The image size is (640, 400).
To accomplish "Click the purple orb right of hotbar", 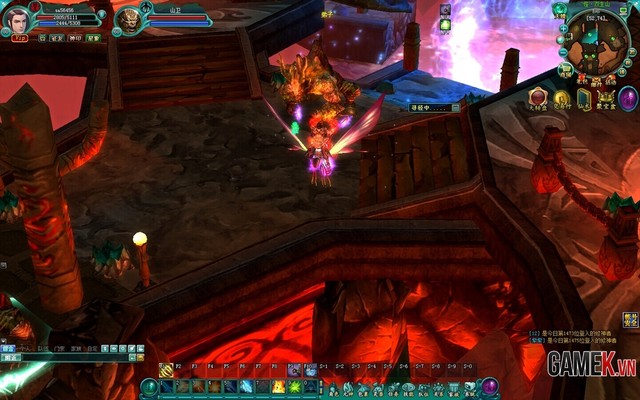I will (490, 387).
